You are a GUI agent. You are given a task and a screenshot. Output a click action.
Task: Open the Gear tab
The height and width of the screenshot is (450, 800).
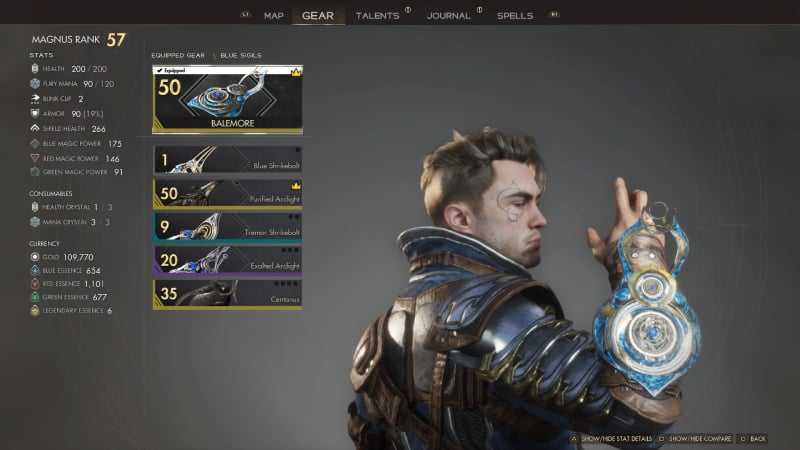[317, 16]
